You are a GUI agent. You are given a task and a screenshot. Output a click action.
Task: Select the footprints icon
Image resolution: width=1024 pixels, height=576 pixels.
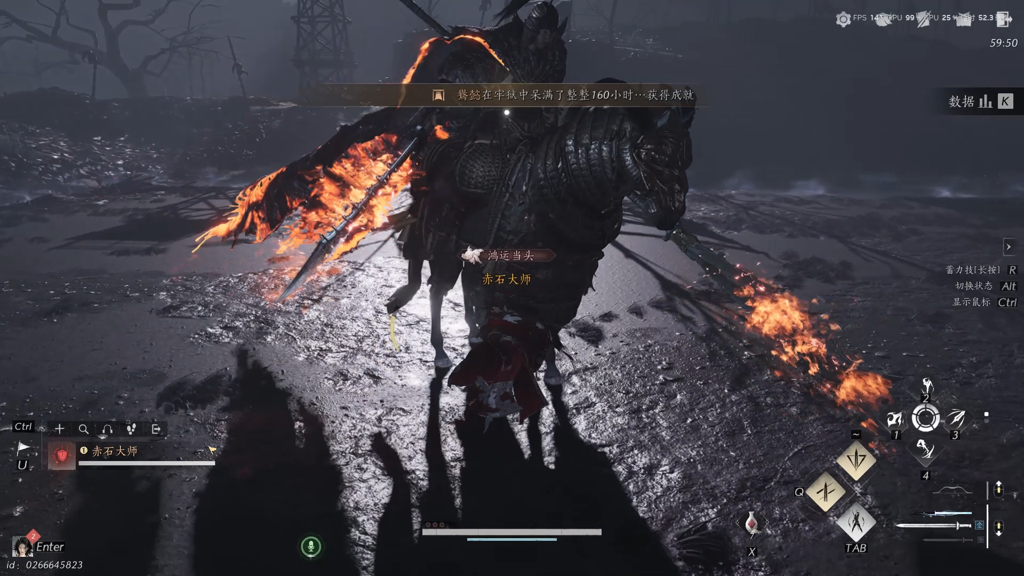point(131,429)
